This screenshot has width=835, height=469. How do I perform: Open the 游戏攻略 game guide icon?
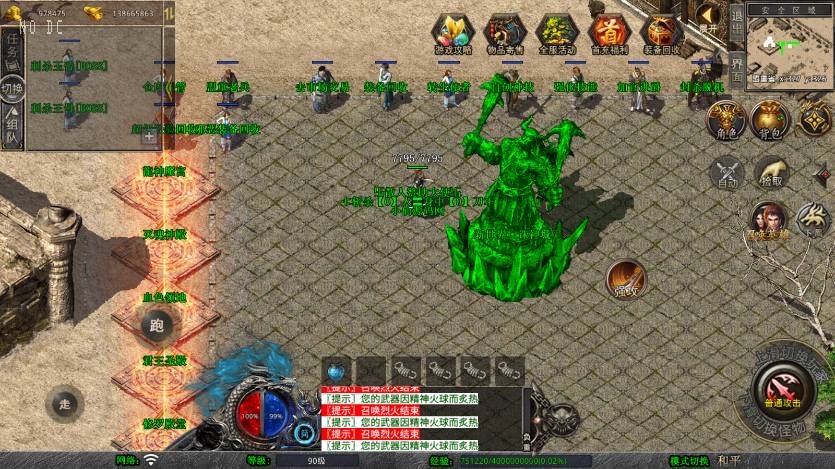coord(454,34)
